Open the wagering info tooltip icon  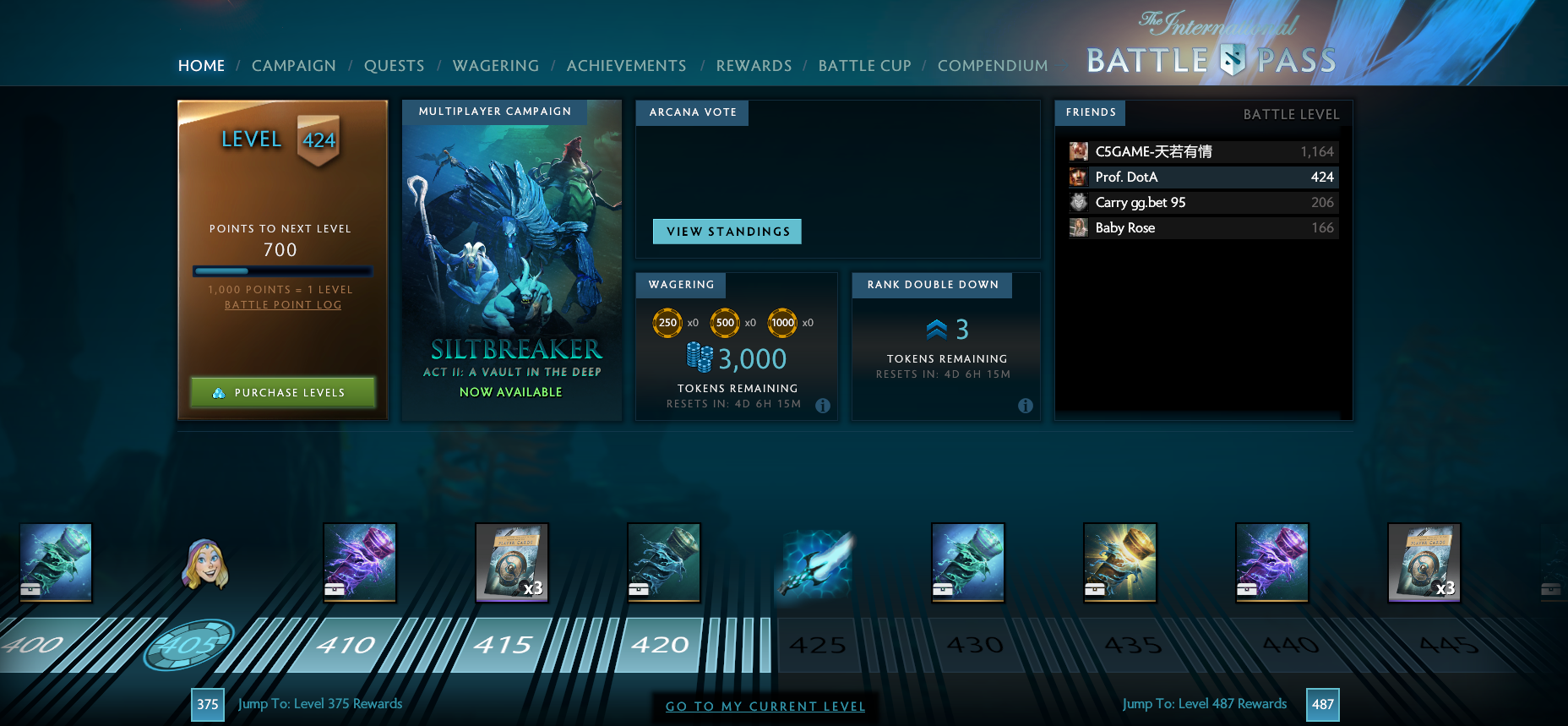pyautogui.click(x=823, y=406)
